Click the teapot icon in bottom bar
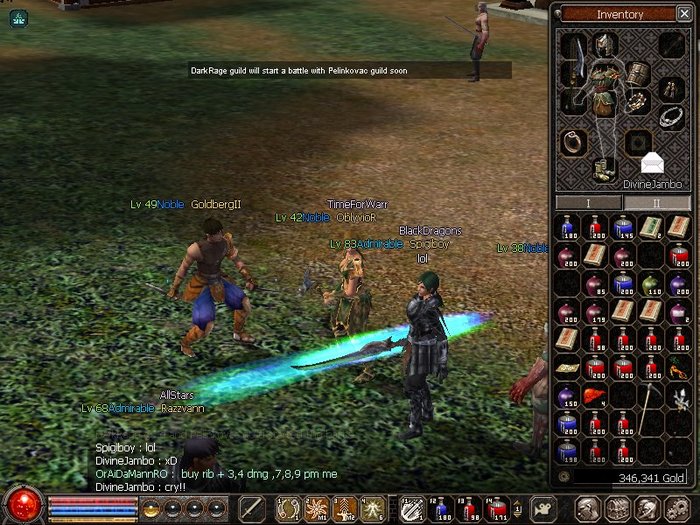Image resolution: width=700 pixels, height=525 pixels. coord(543,507)
